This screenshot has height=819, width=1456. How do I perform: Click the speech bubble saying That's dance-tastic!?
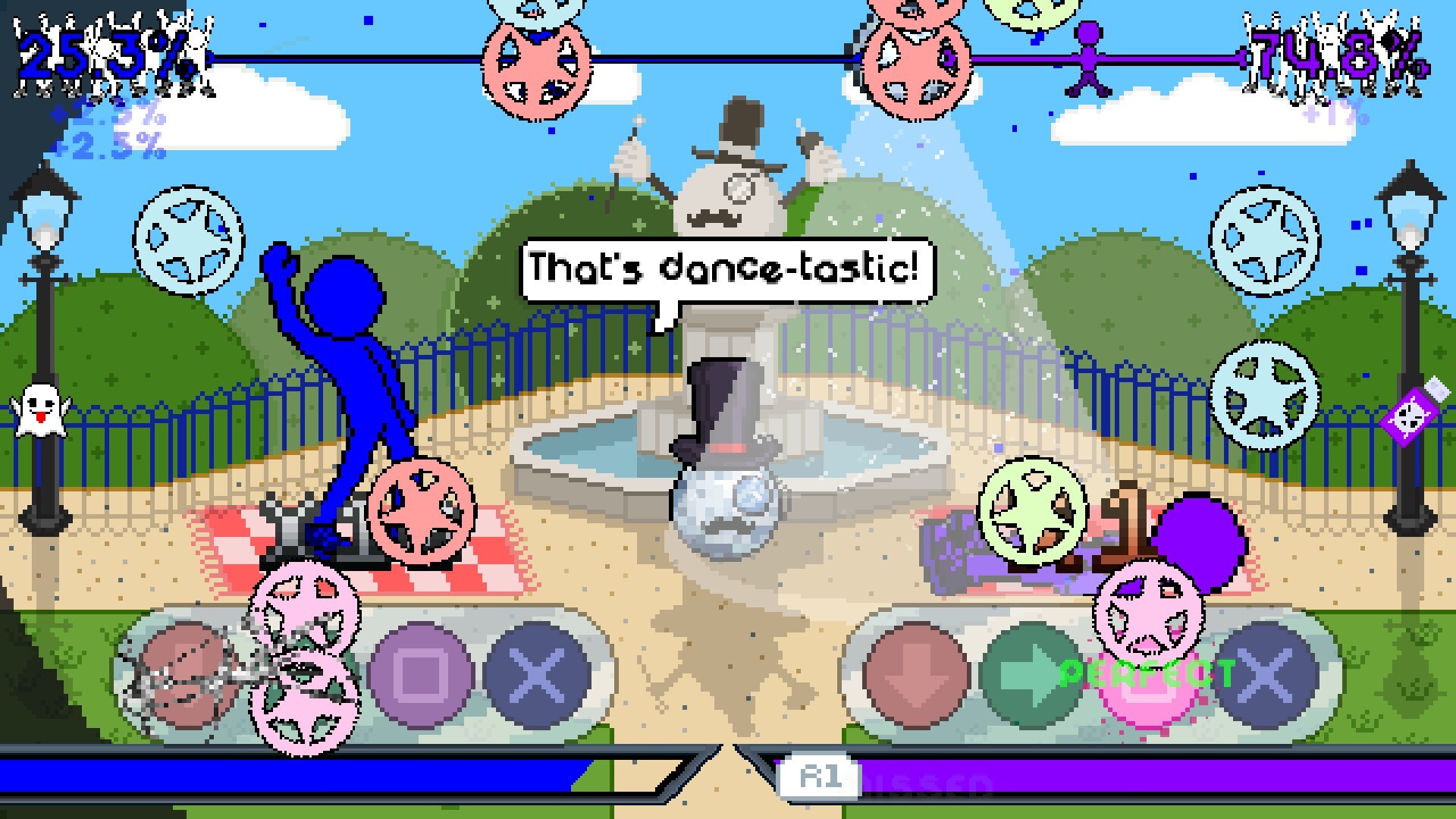click(x=724, y=265)
